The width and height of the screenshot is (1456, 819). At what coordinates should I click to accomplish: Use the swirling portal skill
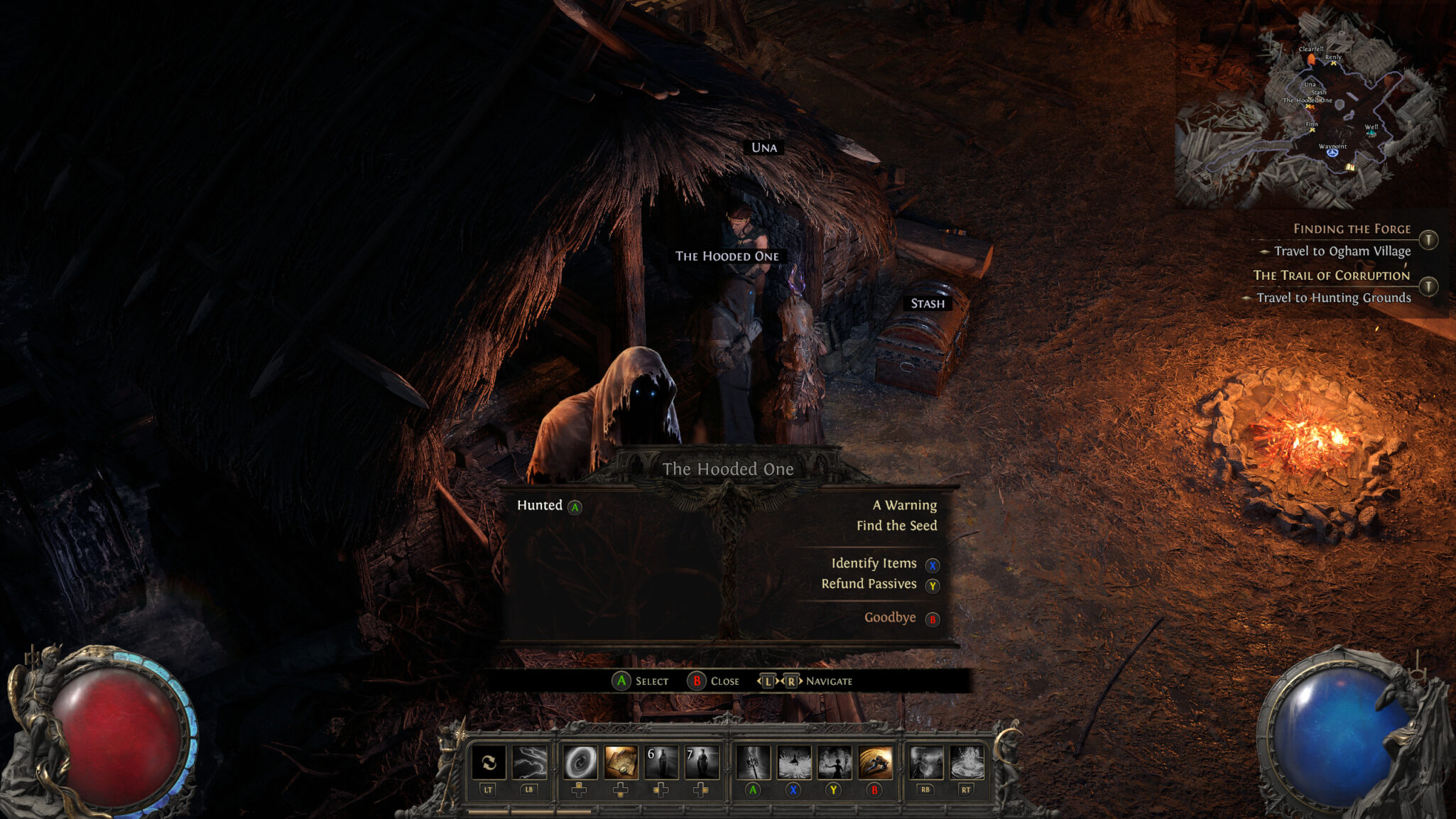(580, 763)
